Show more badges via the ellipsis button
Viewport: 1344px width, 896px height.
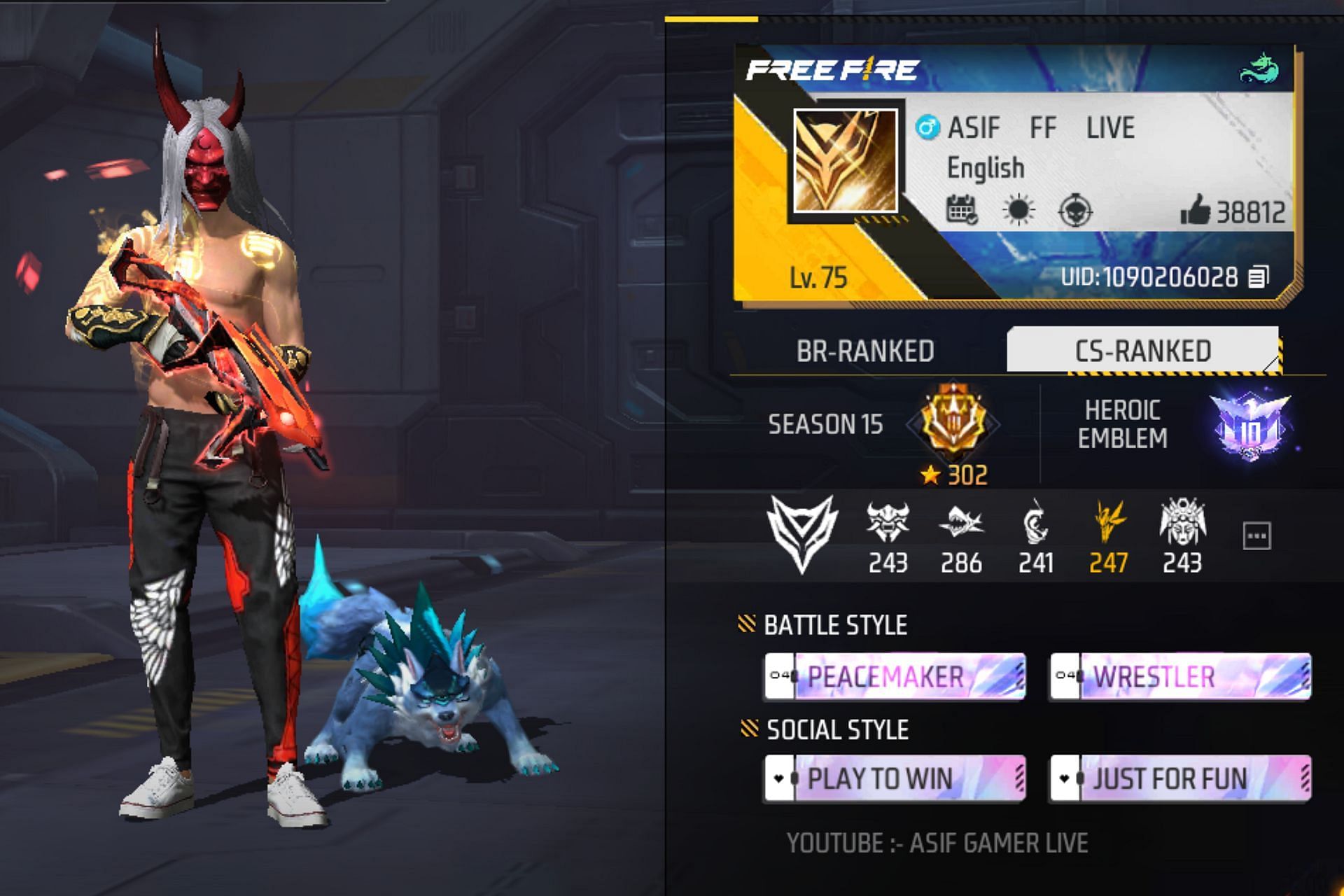(1256, 536)
